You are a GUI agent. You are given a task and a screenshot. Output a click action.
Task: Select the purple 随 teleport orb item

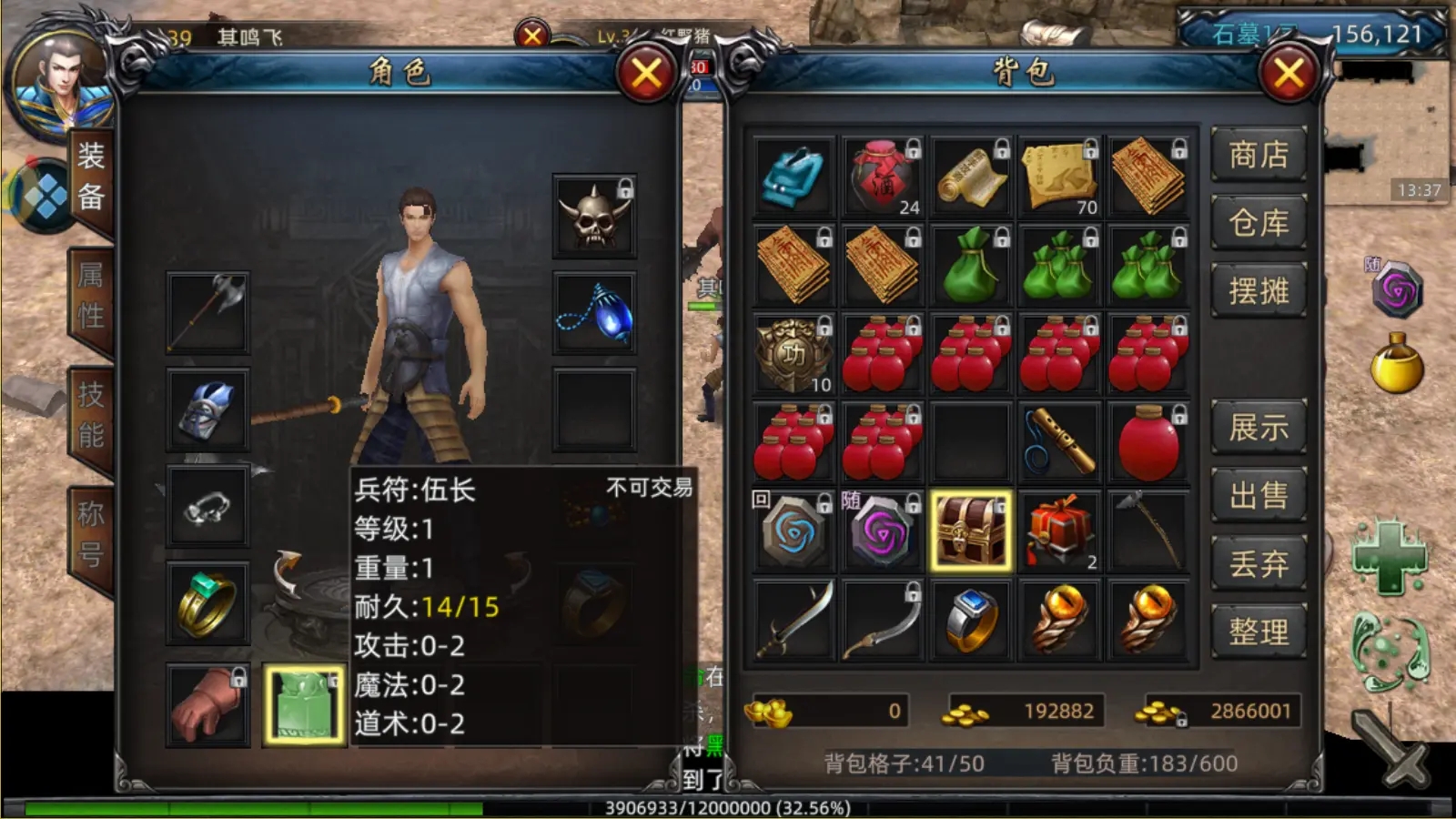click(x=881, y=530)
